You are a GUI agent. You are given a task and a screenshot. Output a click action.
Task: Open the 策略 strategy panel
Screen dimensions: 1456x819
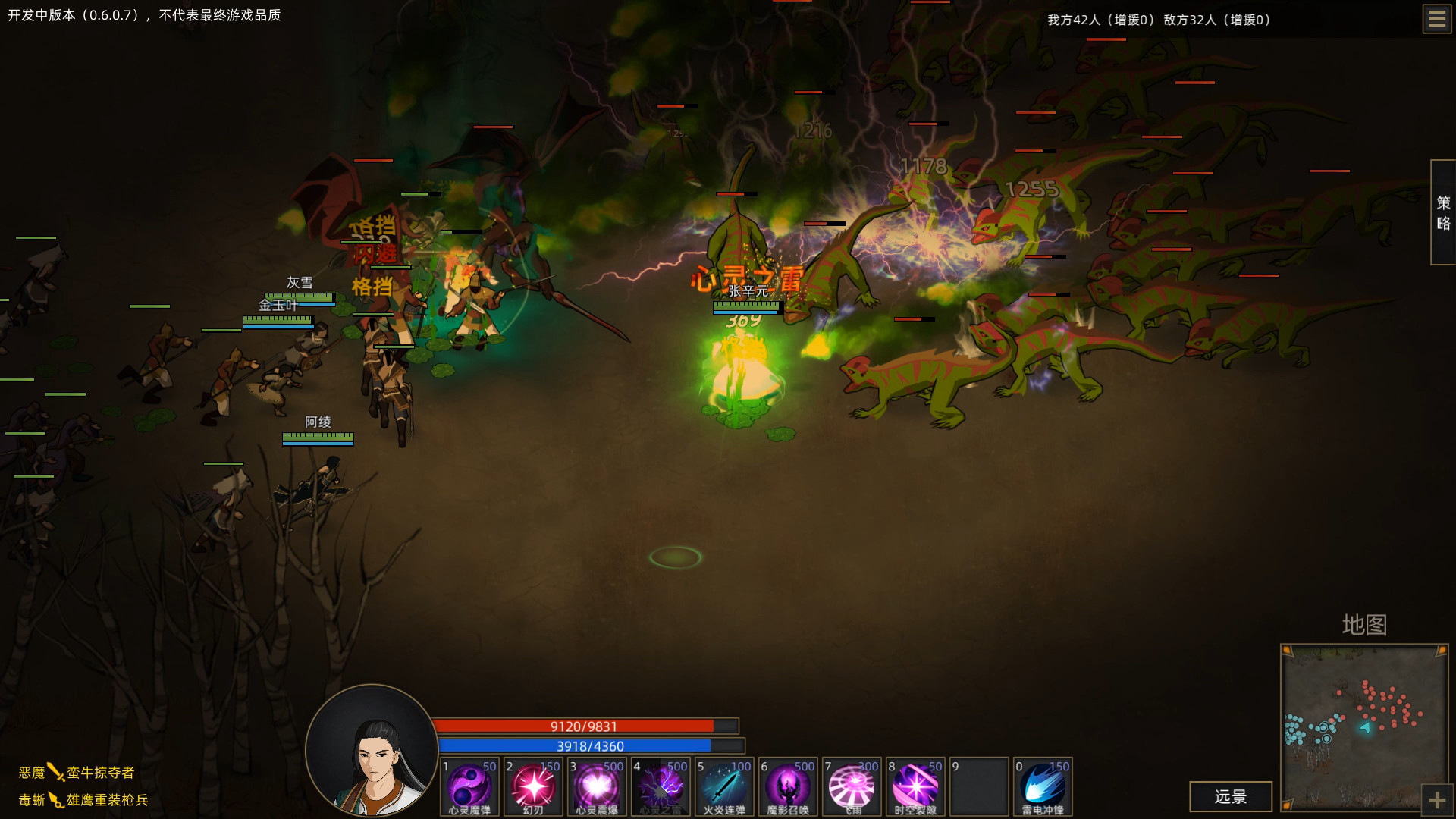point(1443,210)
